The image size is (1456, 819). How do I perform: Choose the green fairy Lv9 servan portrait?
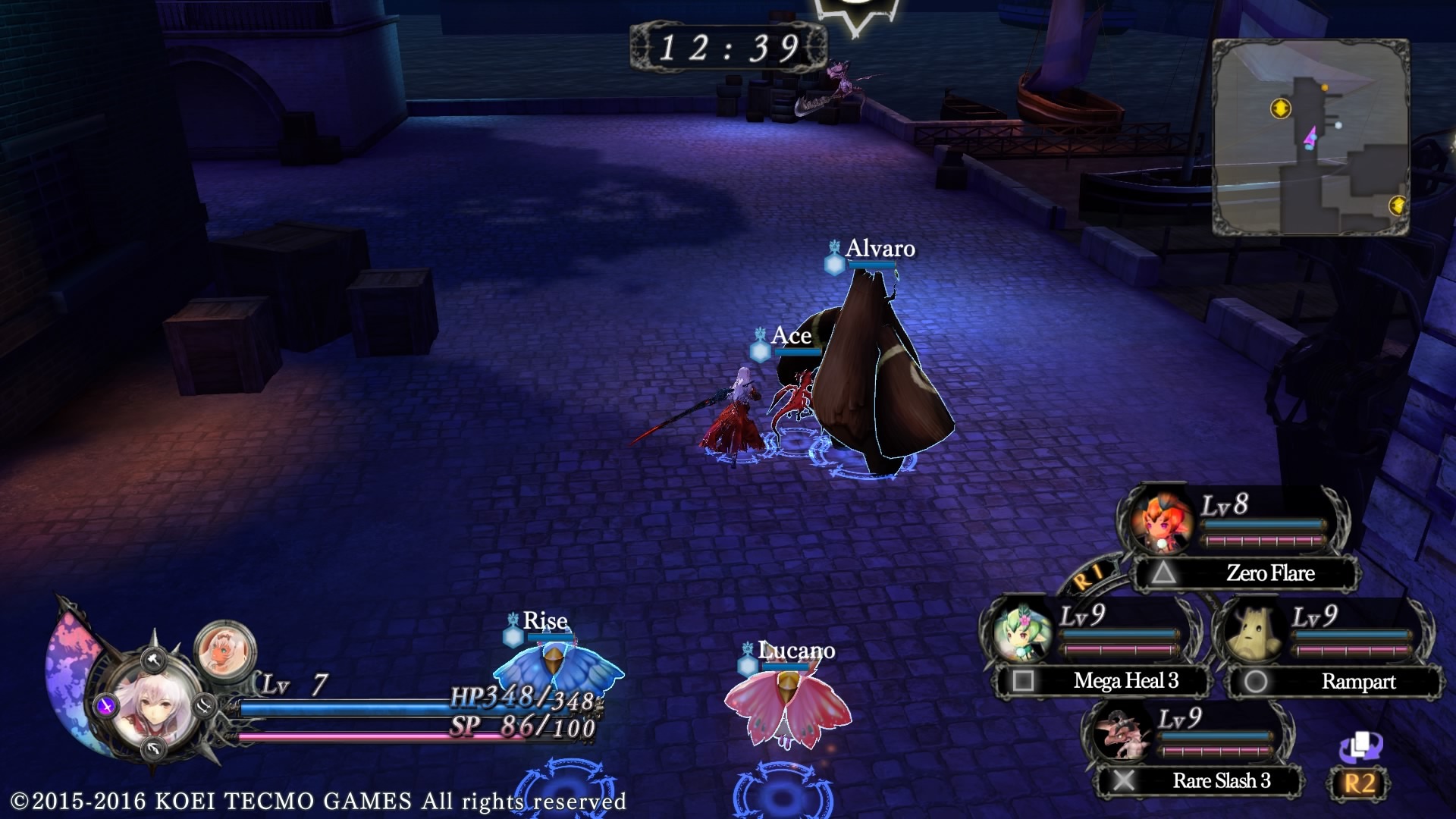coord(1021,632)
